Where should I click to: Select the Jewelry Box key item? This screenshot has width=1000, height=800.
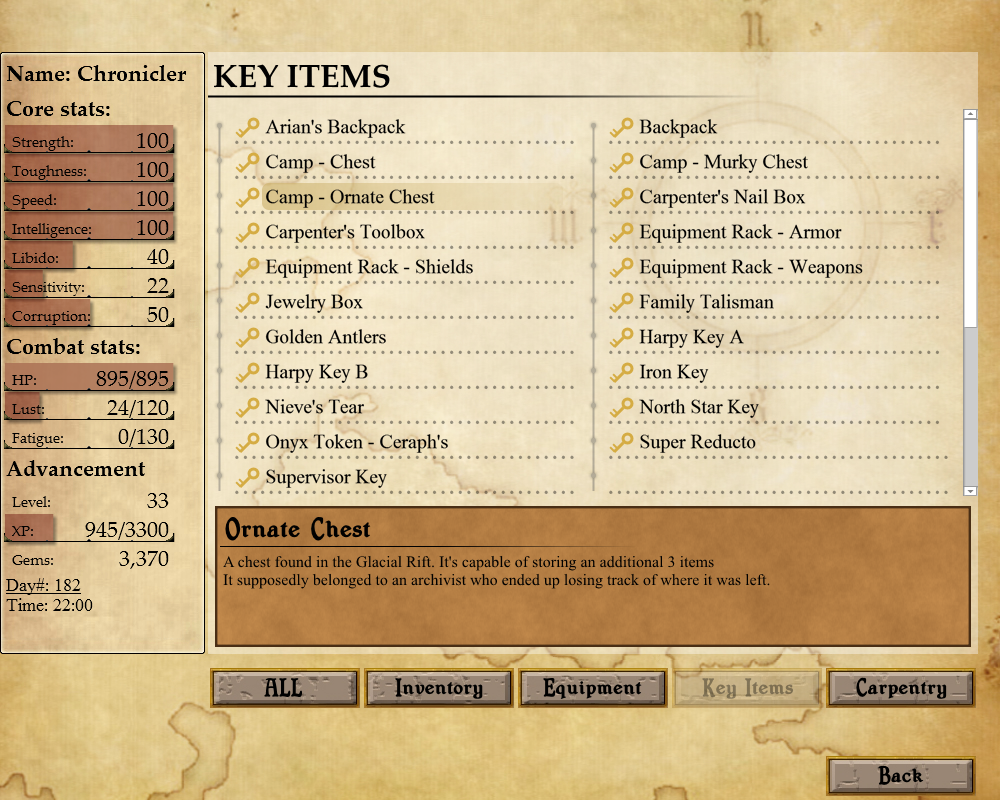click(x=314, y=303)
